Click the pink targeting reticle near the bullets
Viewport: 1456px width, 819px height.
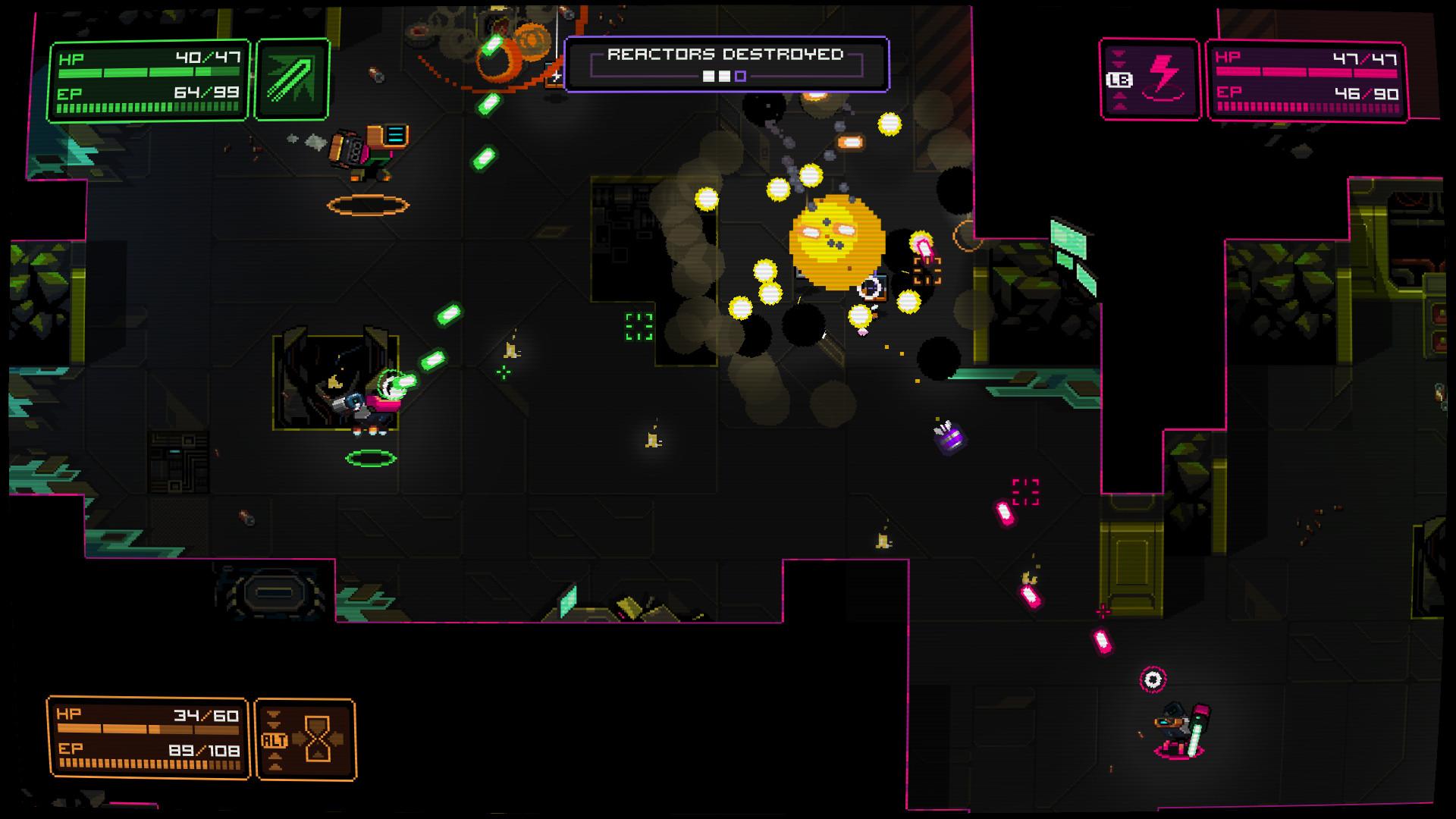click(x=1025, y=491)
